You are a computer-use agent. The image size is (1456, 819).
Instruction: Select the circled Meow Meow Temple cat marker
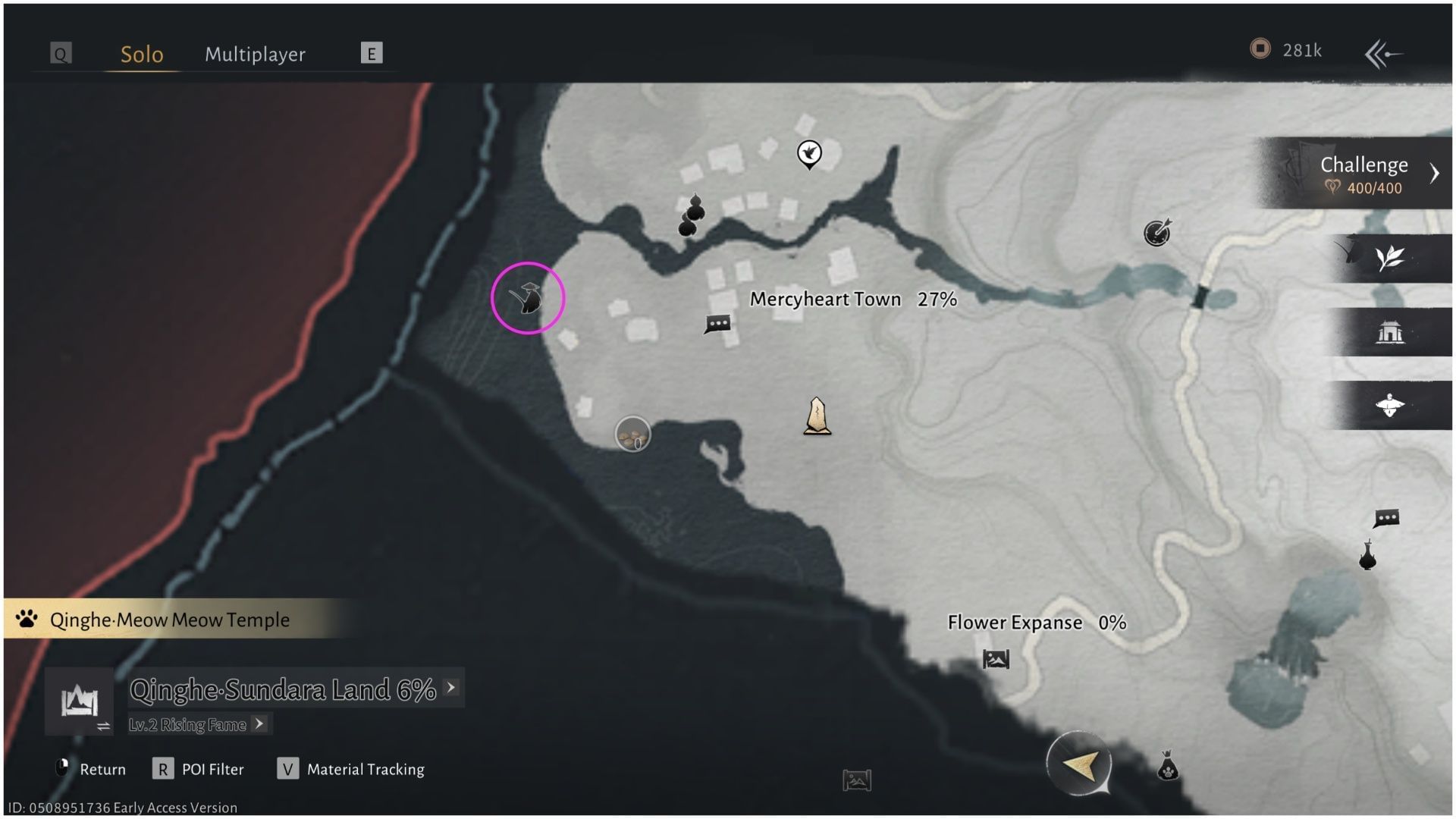pyautogui.click(x=529, y=299)
